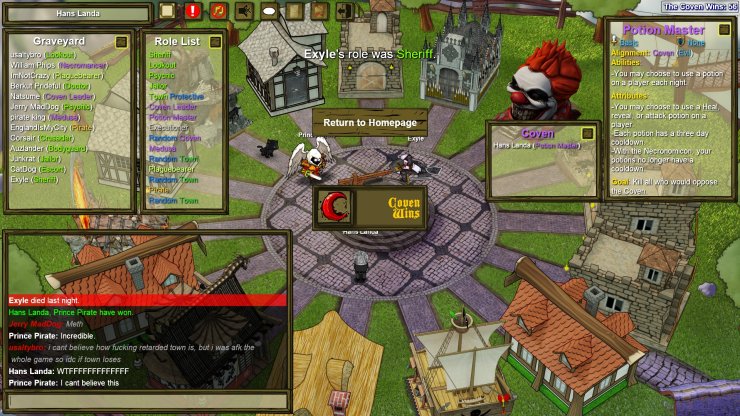This screenshot has height=416, width=740.
Task: Click the Hans Landa name bar
Action: (78, 12)
